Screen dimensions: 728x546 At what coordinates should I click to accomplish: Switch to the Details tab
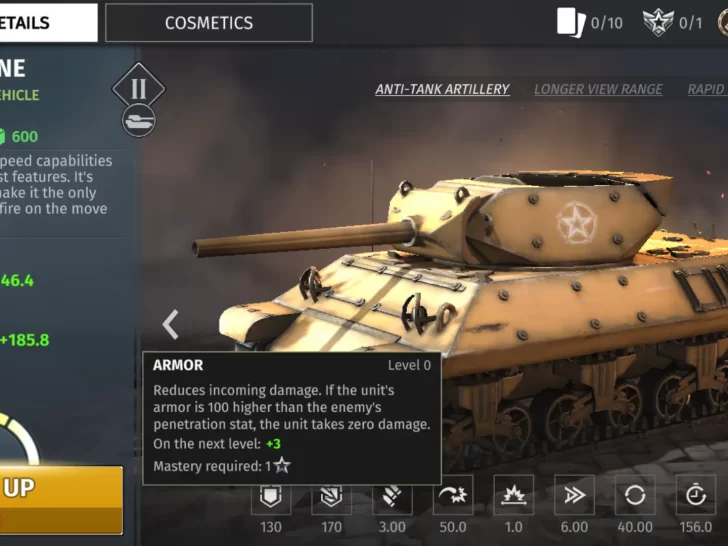tap(48, 23)
